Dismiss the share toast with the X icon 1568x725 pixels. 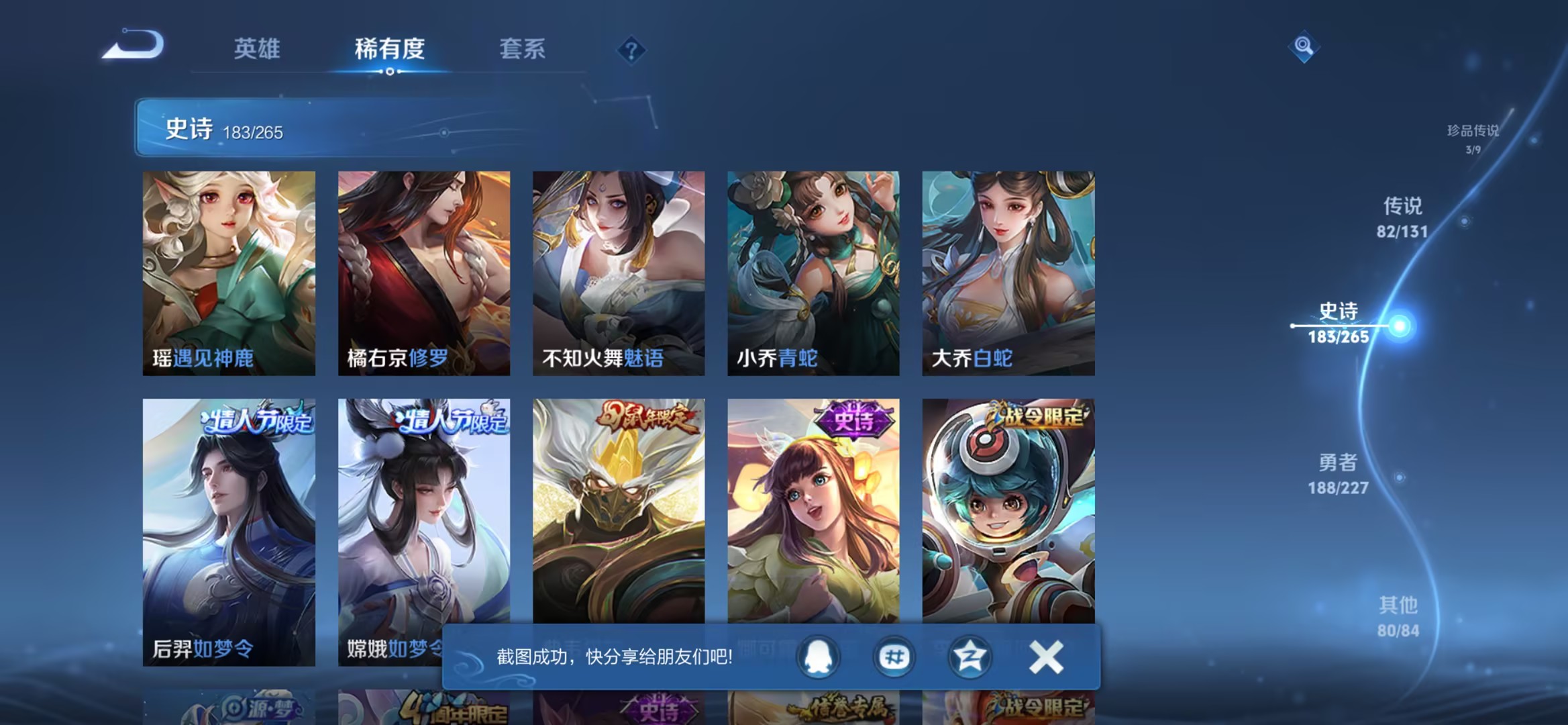(x=1044, y=656)
